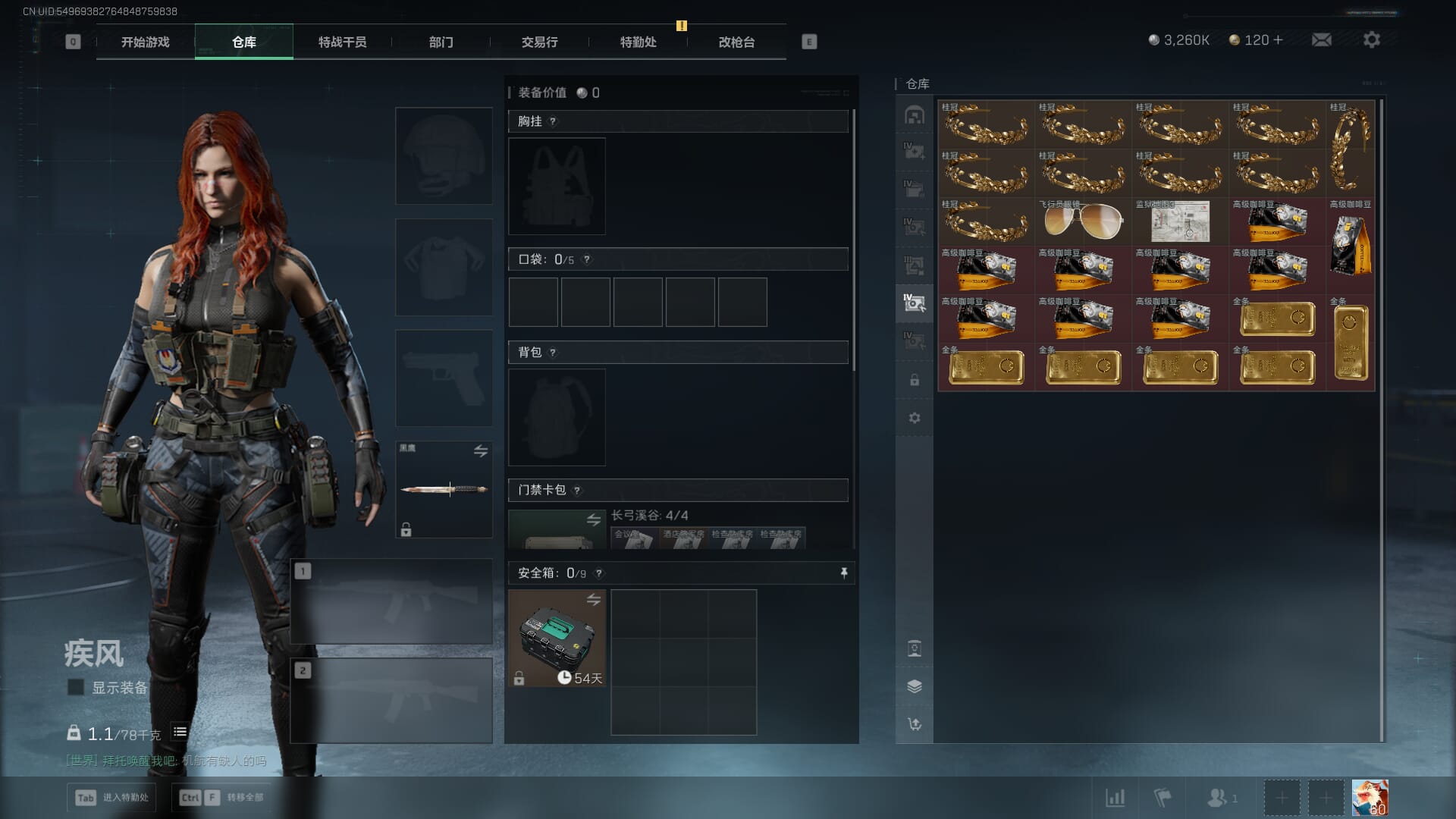Click the 转移全部 transfer all button
1456x819 pixels.
click(223, 797)
